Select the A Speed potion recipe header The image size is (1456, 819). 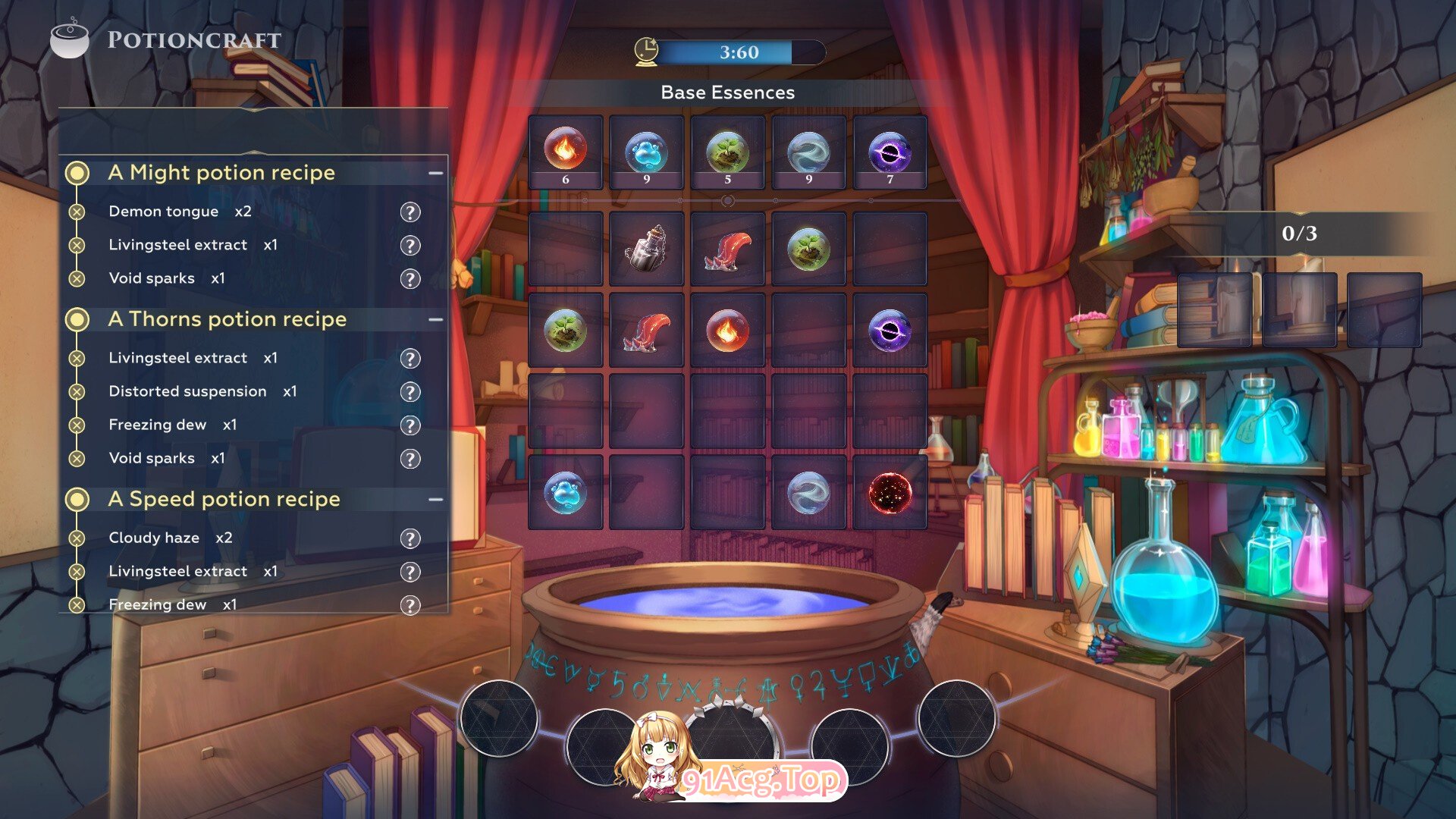[x=224, y=499]
